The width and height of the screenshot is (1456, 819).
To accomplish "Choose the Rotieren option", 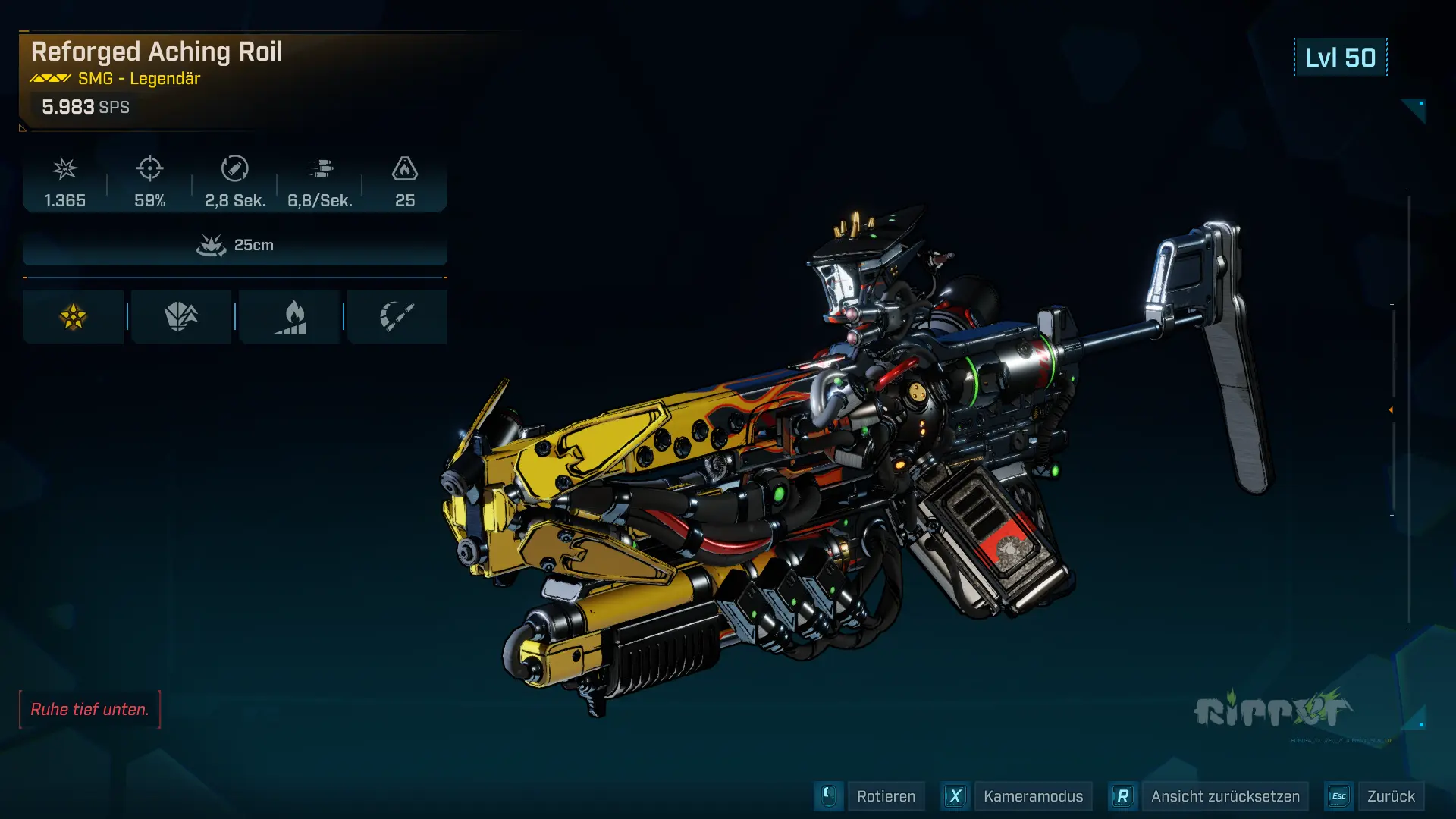I will [x=885, y=796].
